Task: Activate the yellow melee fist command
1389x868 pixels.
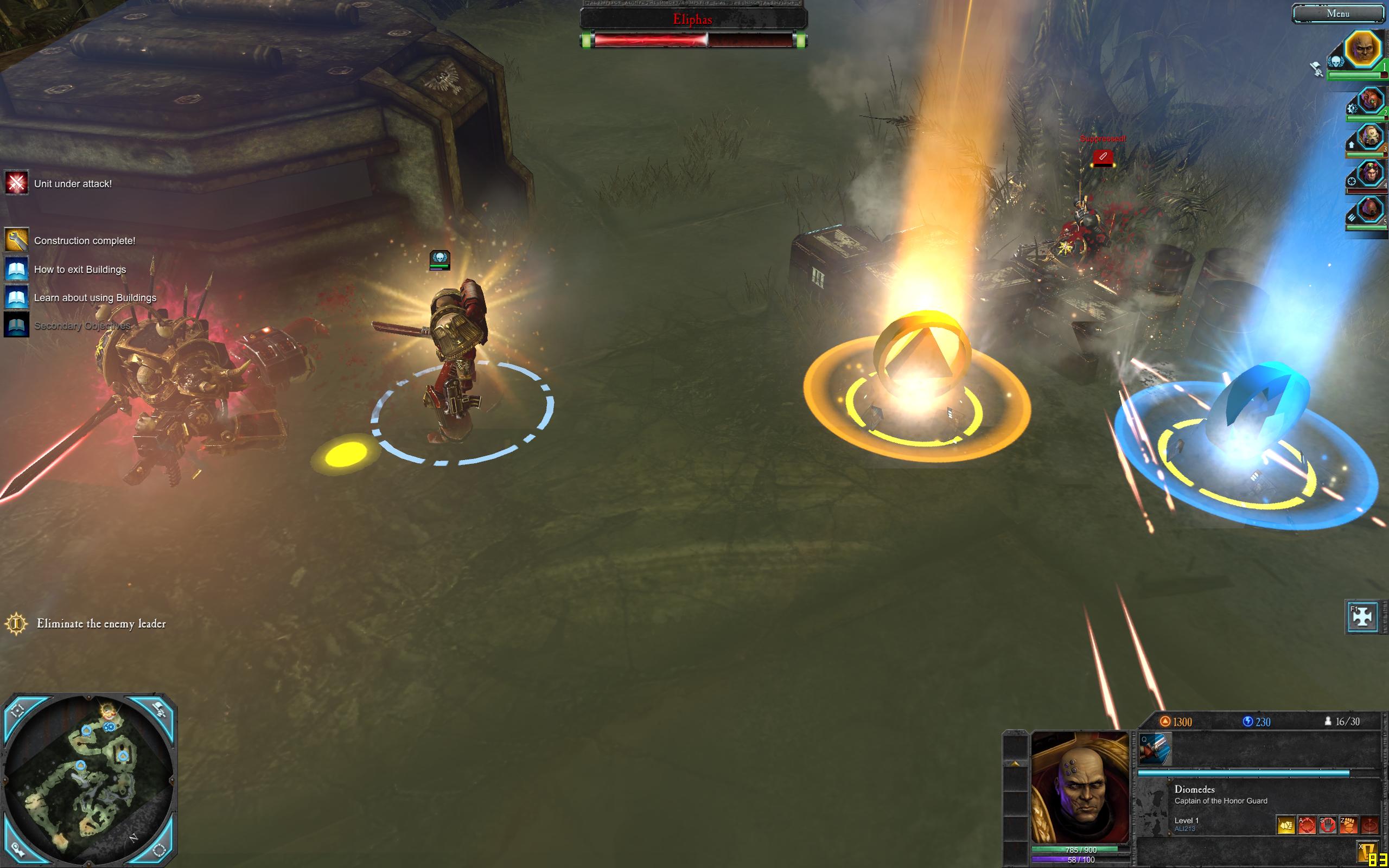Action: click(1286, 826)
